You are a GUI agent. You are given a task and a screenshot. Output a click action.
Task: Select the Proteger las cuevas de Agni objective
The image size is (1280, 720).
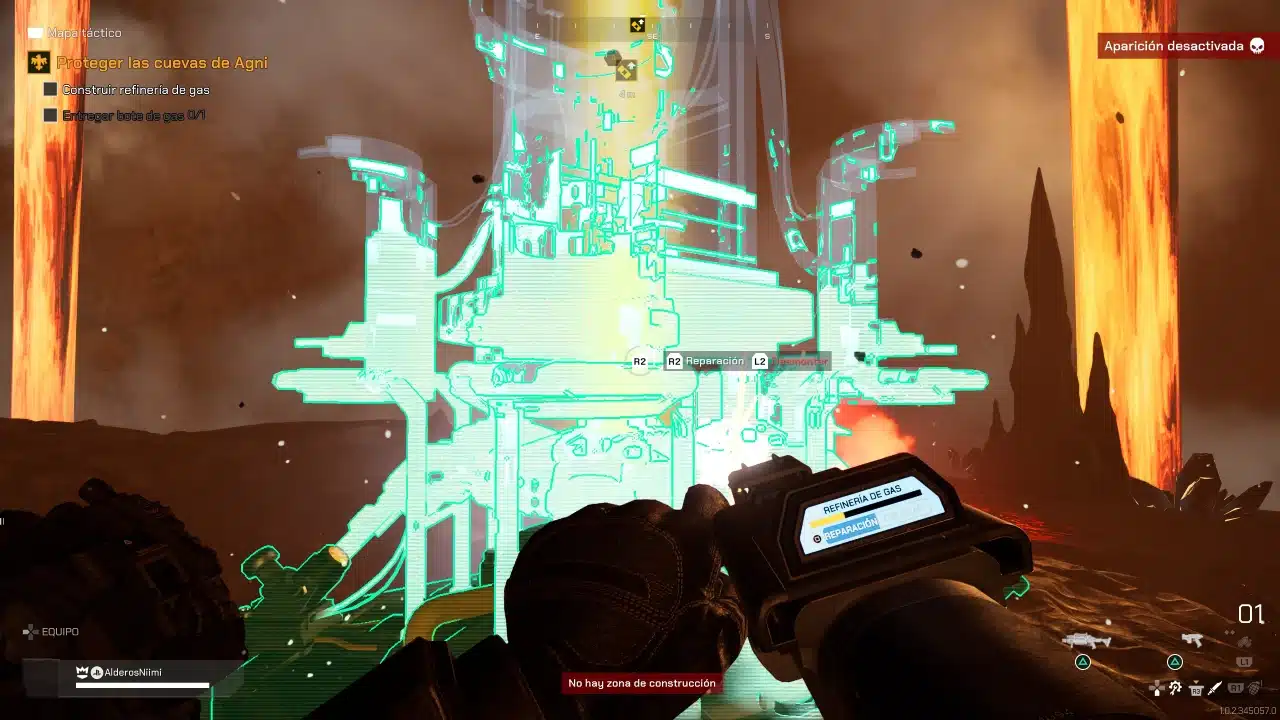pyautogui.click(x=161, y=63)
